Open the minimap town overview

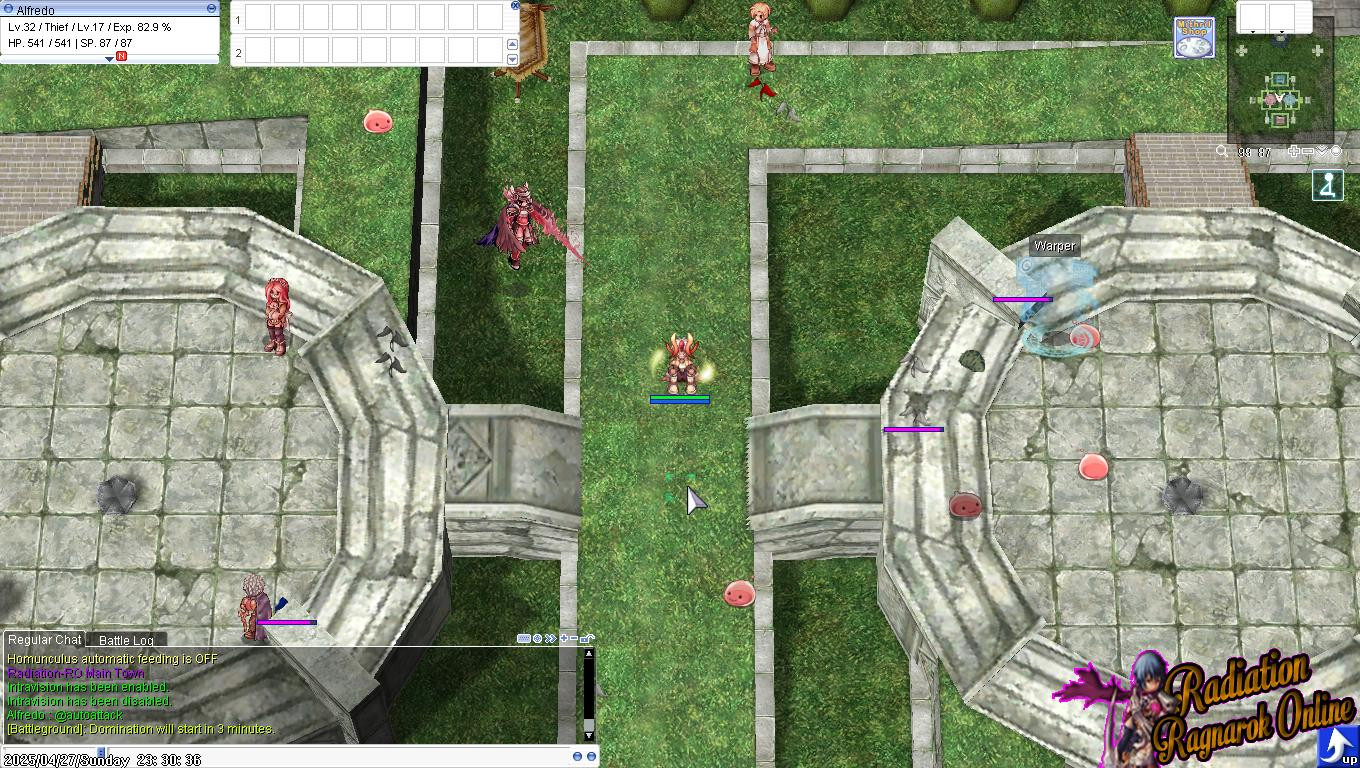1280,96
